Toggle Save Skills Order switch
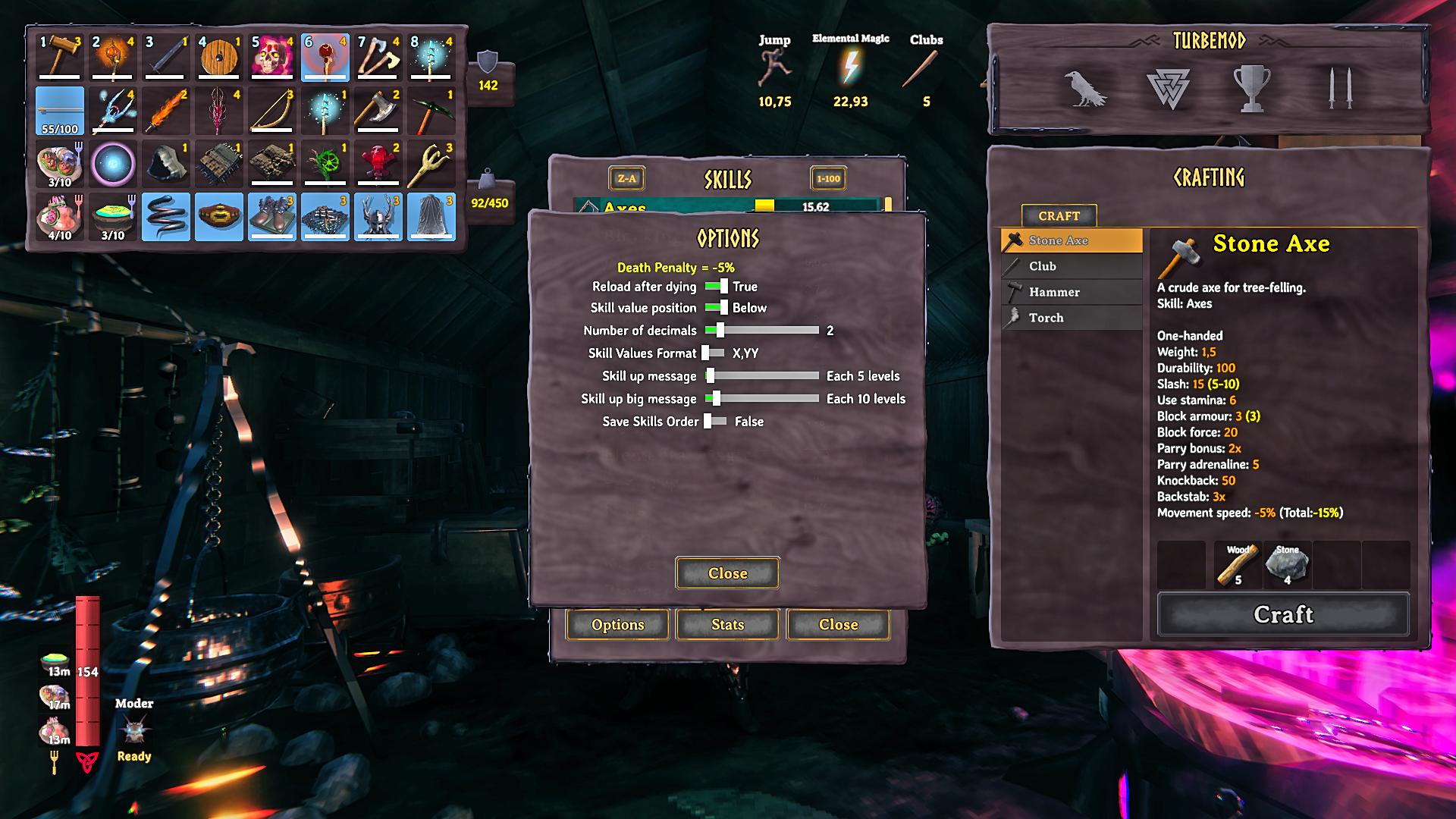Screen dimensions: 1456x819 [714, 422]
